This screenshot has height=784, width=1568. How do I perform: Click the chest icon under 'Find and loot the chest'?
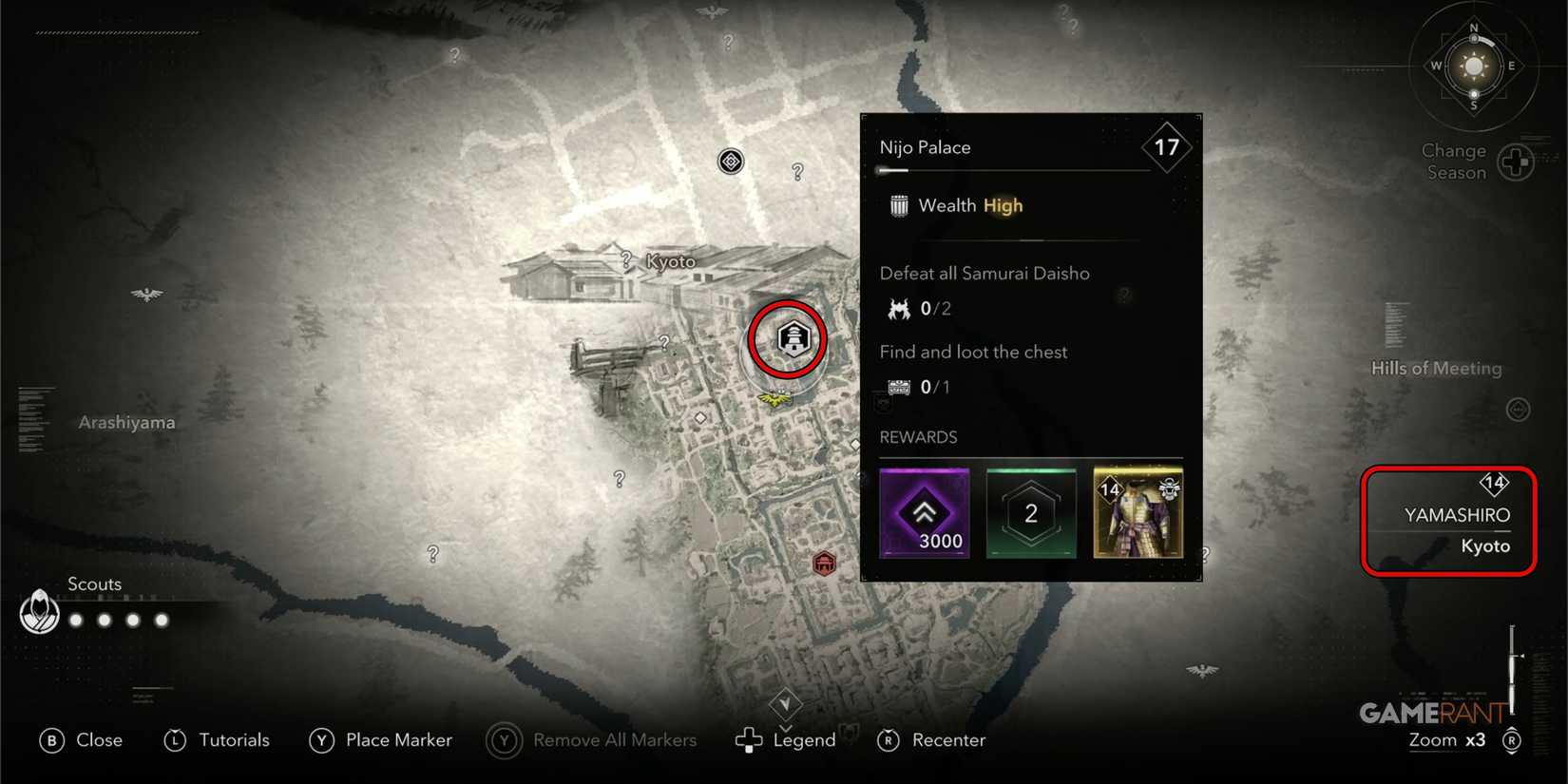(895, 387)
